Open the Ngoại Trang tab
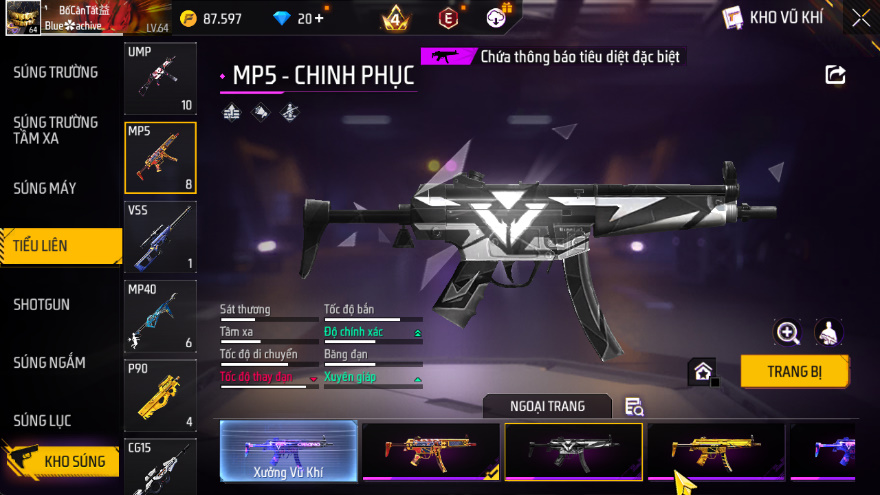 click(547, 405)
